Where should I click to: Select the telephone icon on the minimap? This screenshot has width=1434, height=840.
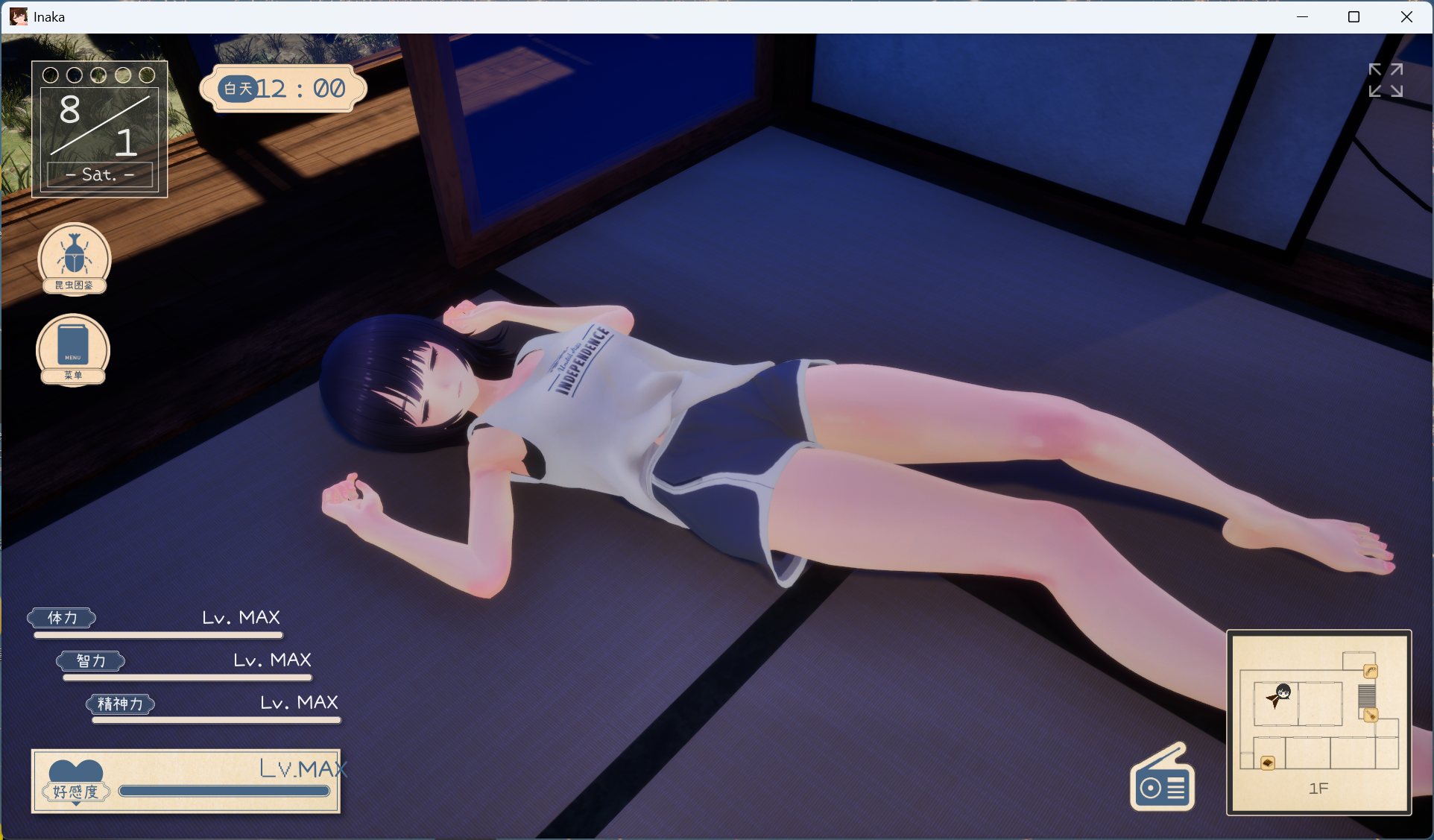[1371, 671]
